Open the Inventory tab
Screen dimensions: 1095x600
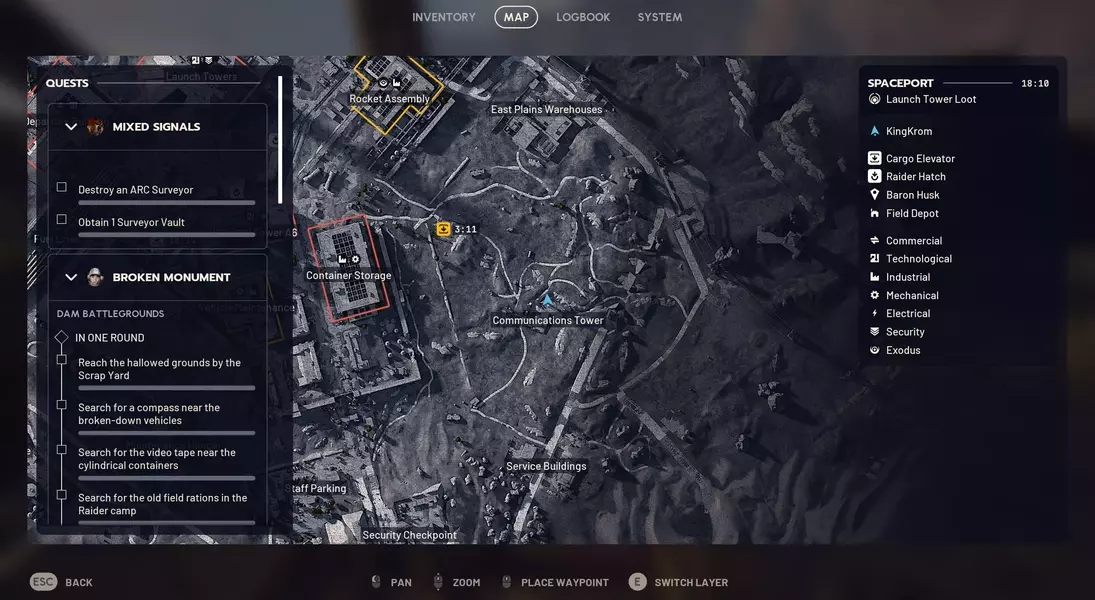443,17
